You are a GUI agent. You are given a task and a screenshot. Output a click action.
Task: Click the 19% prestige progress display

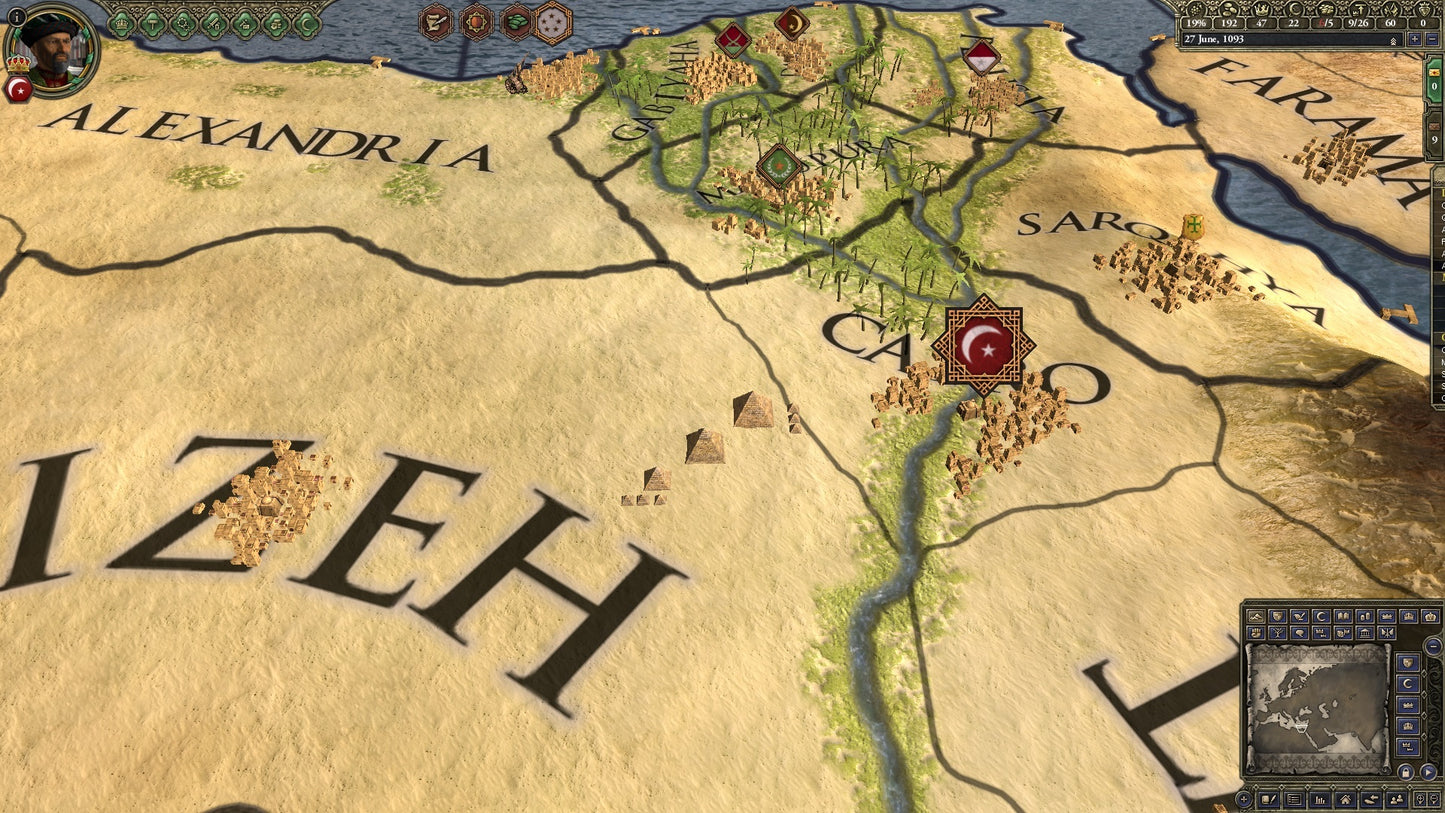point(1196,23)
